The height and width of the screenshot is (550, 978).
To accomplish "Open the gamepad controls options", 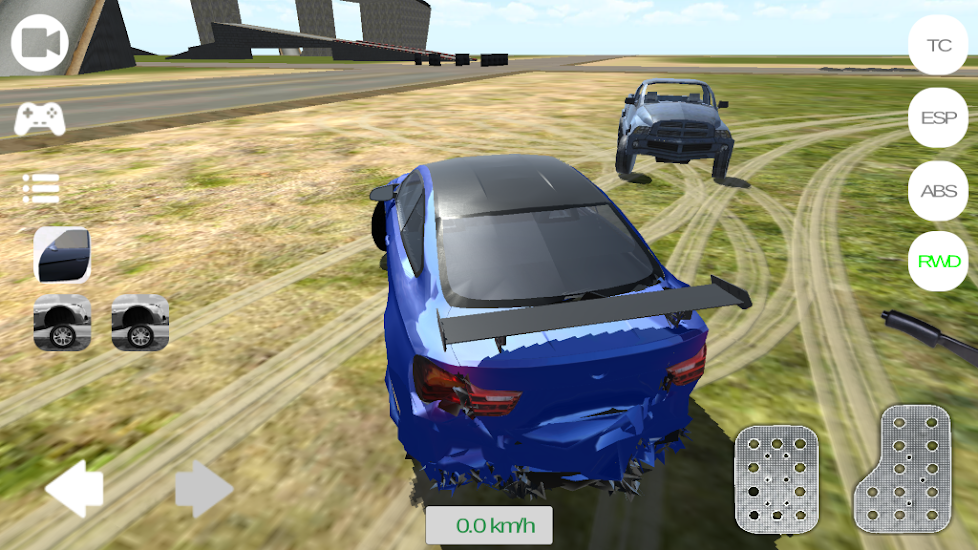I will click(40, 119).
